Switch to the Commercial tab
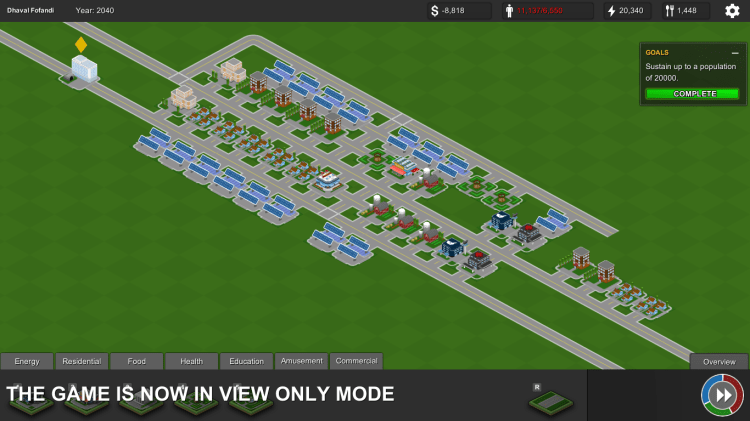750x421 pixels. pos(356,361)
